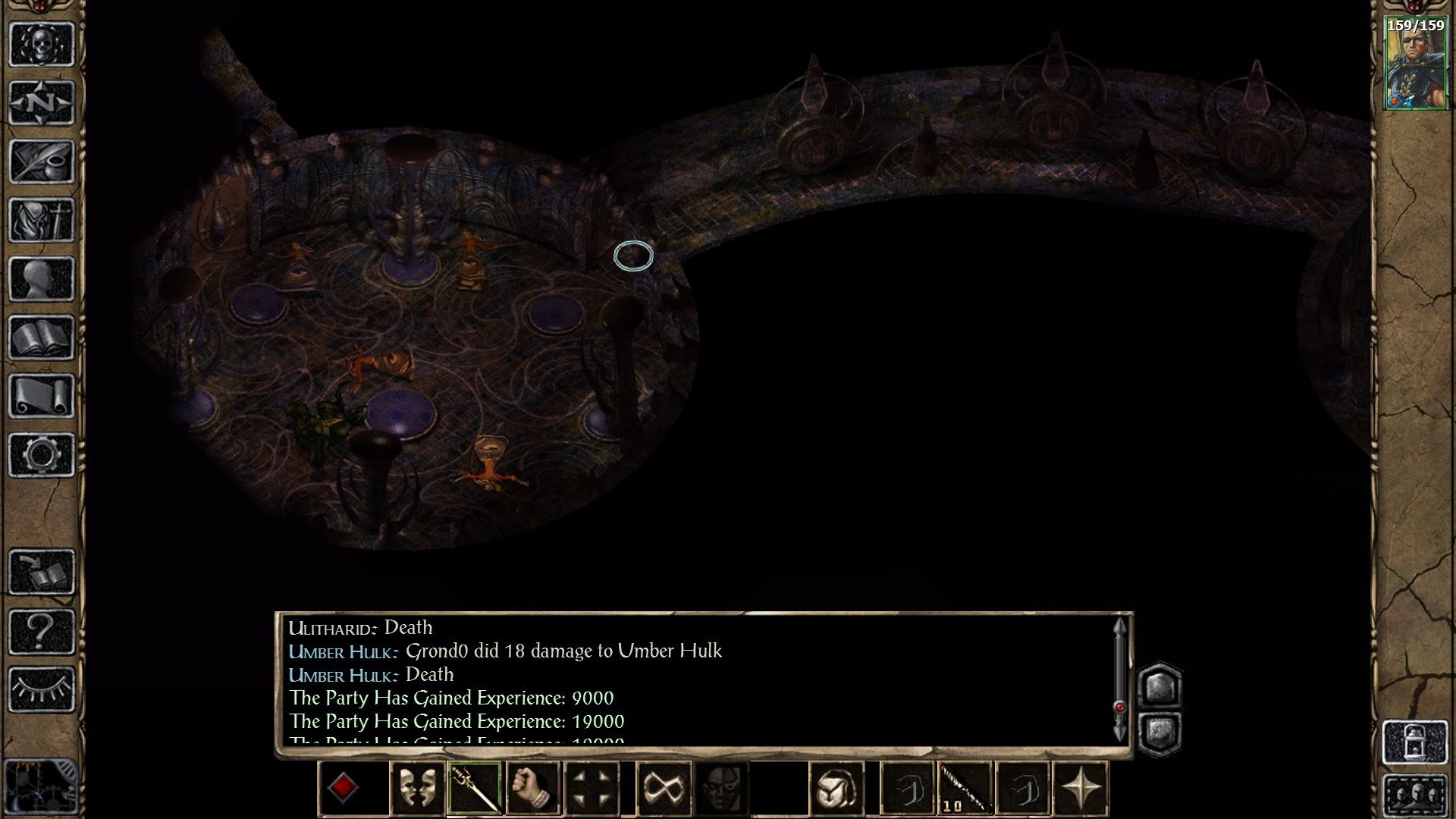Activate the four-arrows guard button
This screenshot has height=819, width=1456.
click(592, 789)
